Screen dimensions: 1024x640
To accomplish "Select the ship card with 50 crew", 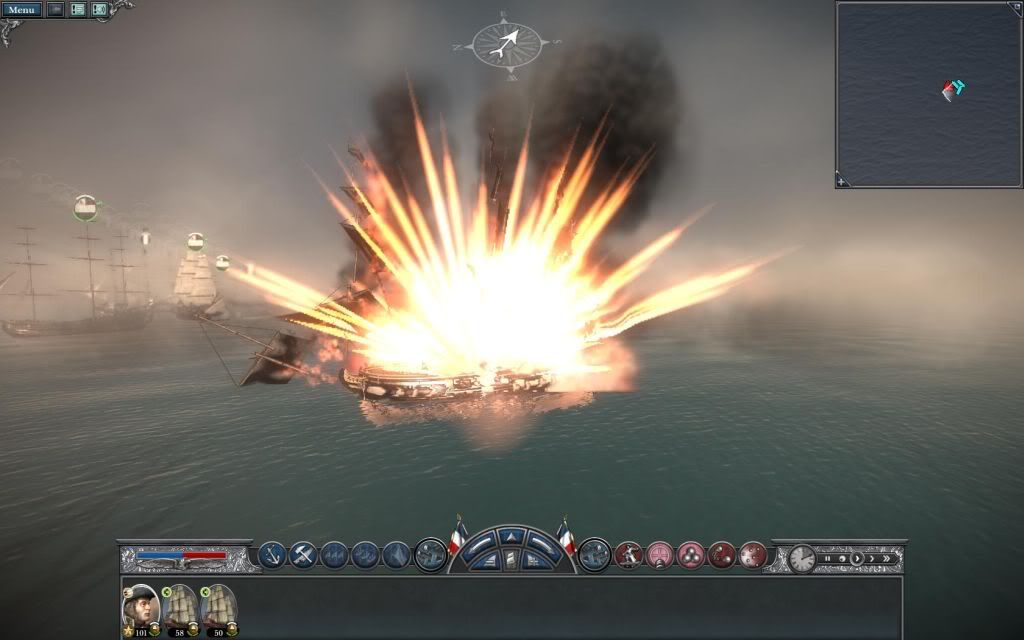I will tap(218, 606).
